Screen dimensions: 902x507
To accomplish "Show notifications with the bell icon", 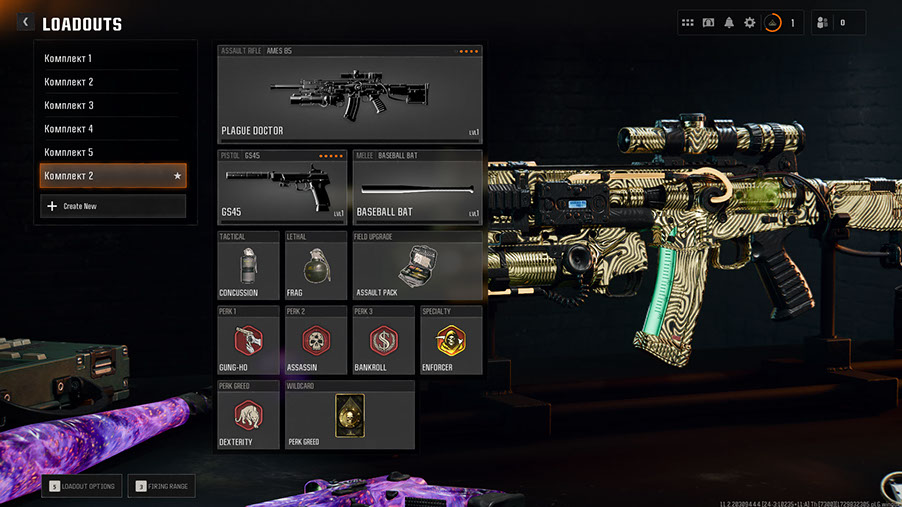I will pos(729,22).
